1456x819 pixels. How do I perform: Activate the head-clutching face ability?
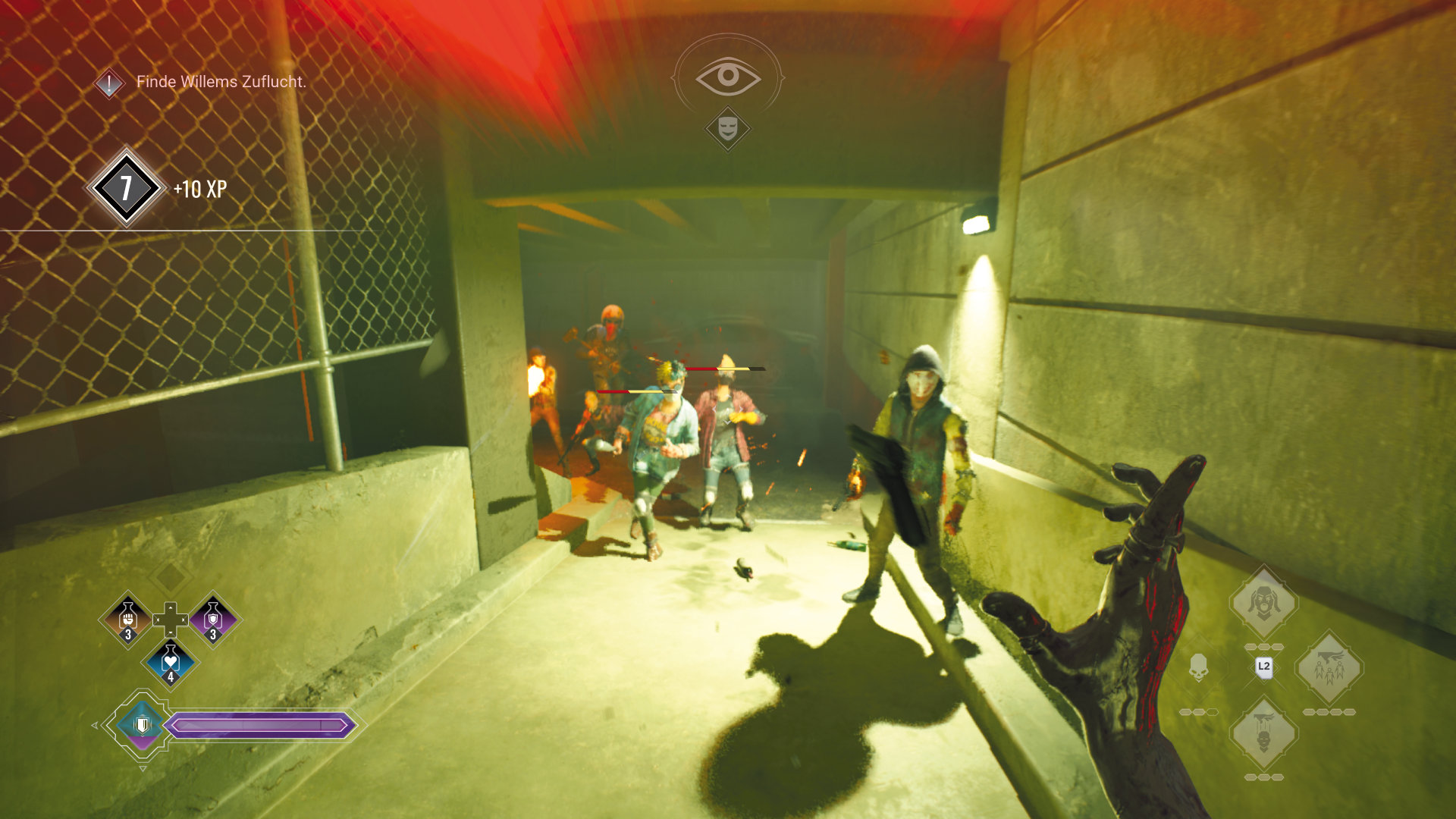[1263, 603]
